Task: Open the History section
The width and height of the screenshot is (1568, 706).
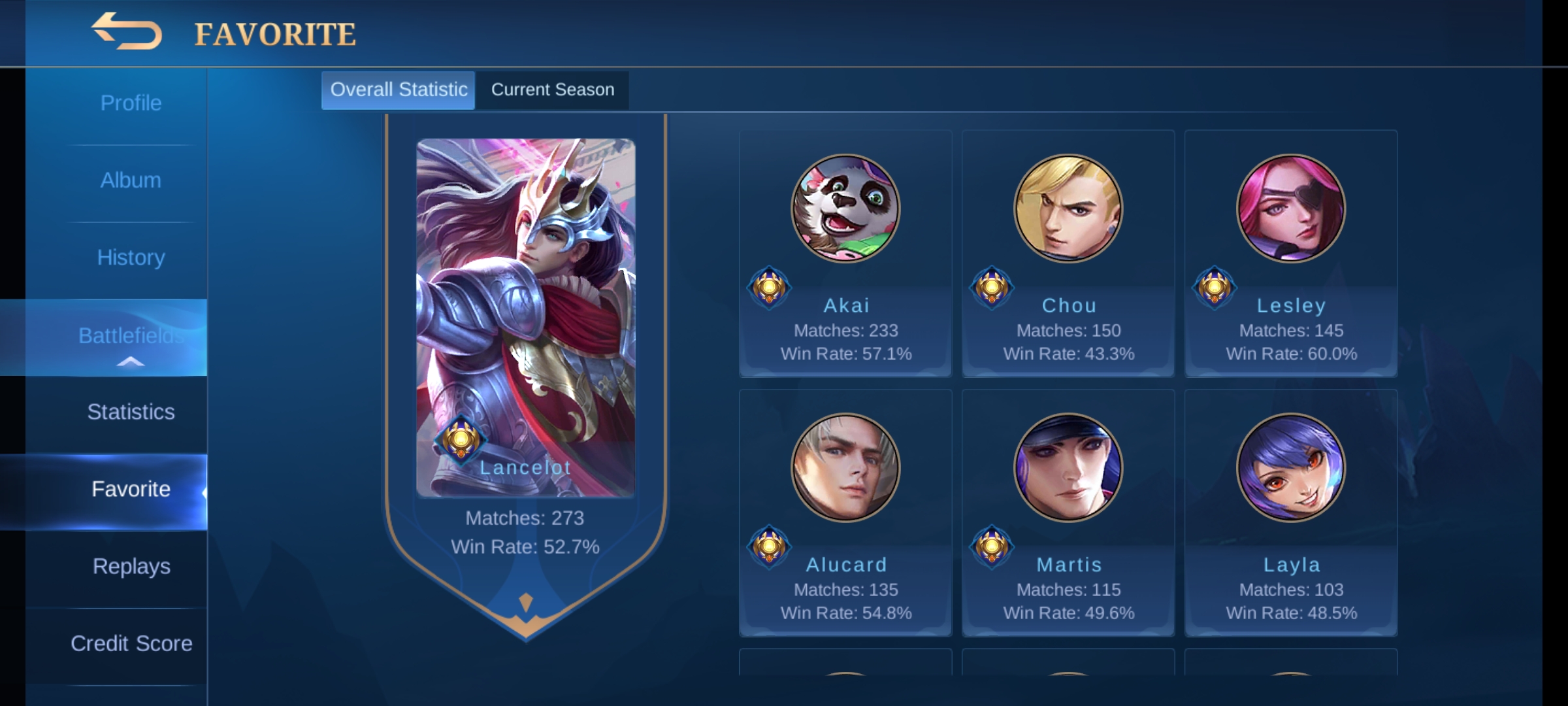Action: [130, 257]
